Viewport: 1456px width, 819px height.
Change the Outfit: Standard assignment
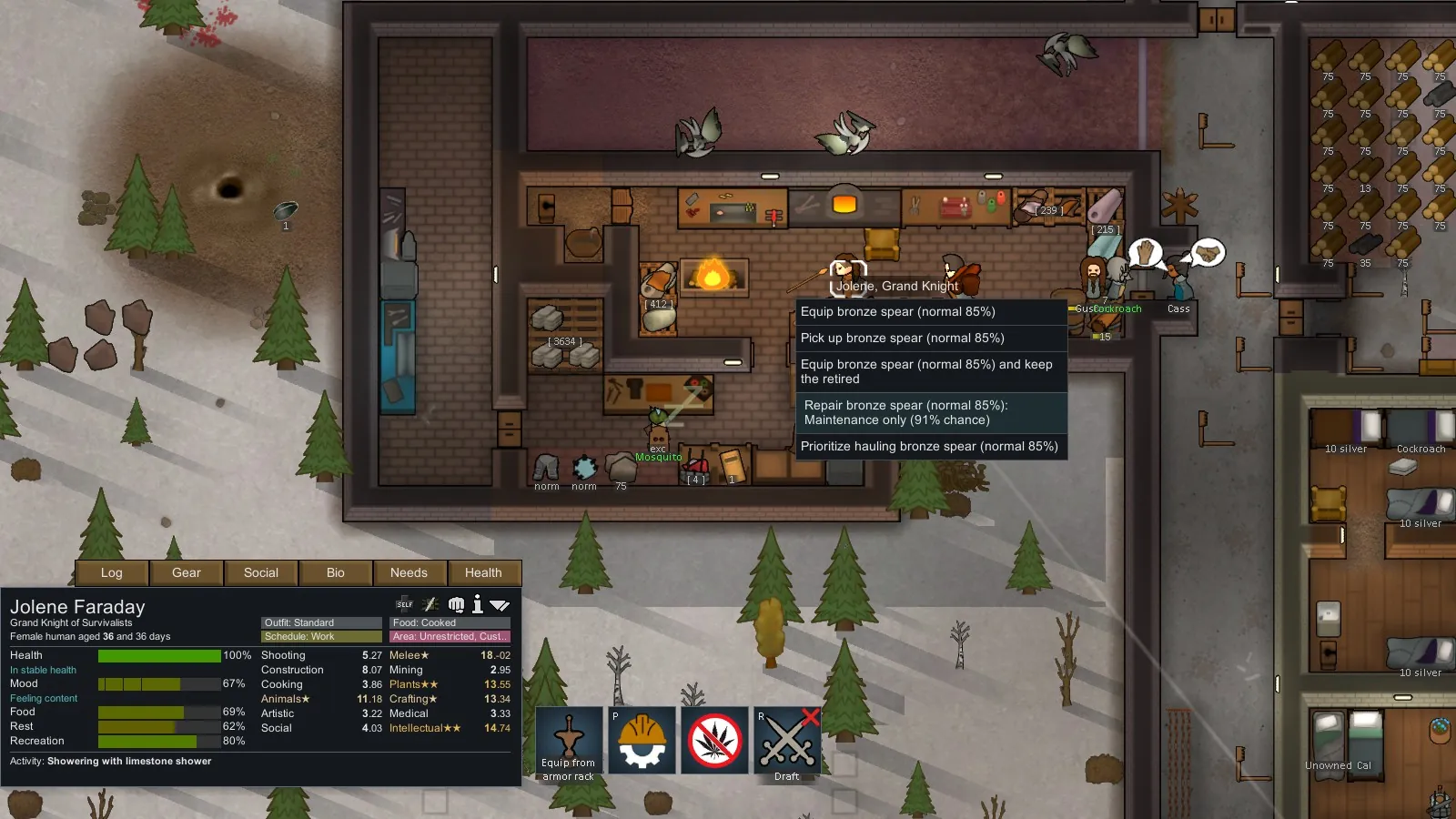(321, 623)
